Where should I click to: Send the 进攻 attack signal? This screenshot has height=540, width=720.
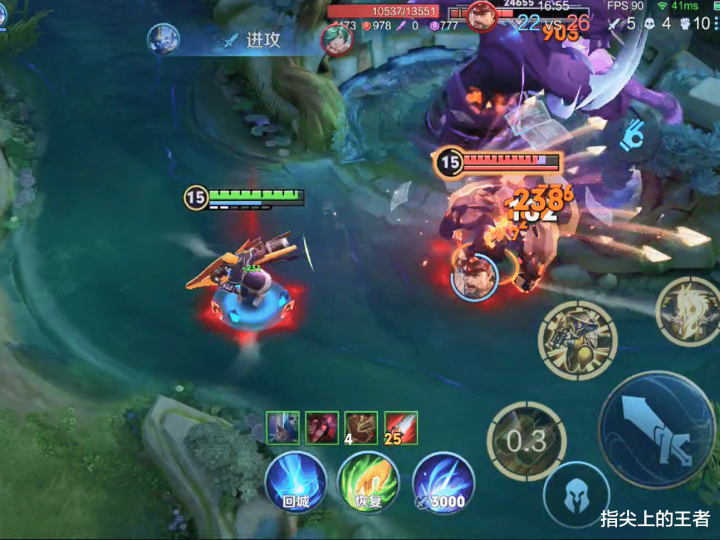(x=255, y=40)
